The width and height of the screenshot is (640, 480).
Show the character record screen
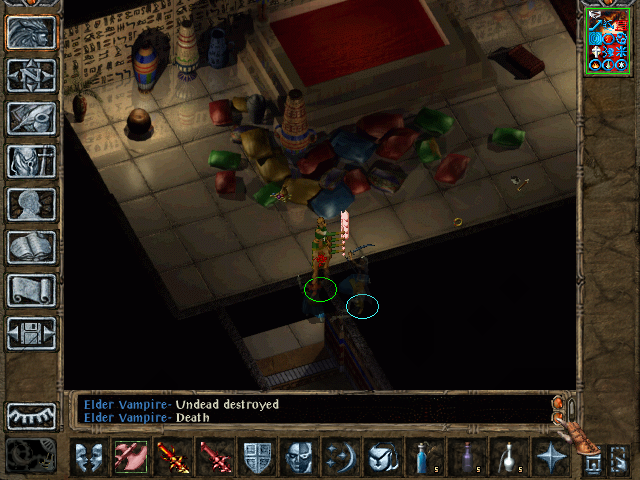click(31, 204)
